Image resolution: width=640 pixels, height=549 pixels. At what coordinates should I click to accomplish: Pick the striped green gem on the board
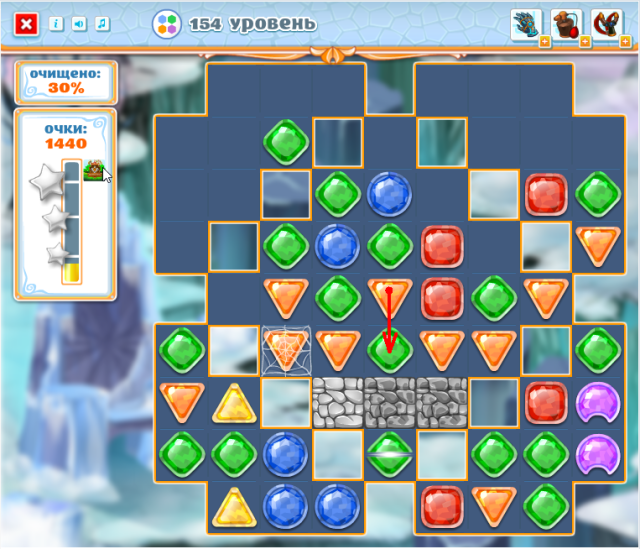pyautogui.click(x=390, y=454)
